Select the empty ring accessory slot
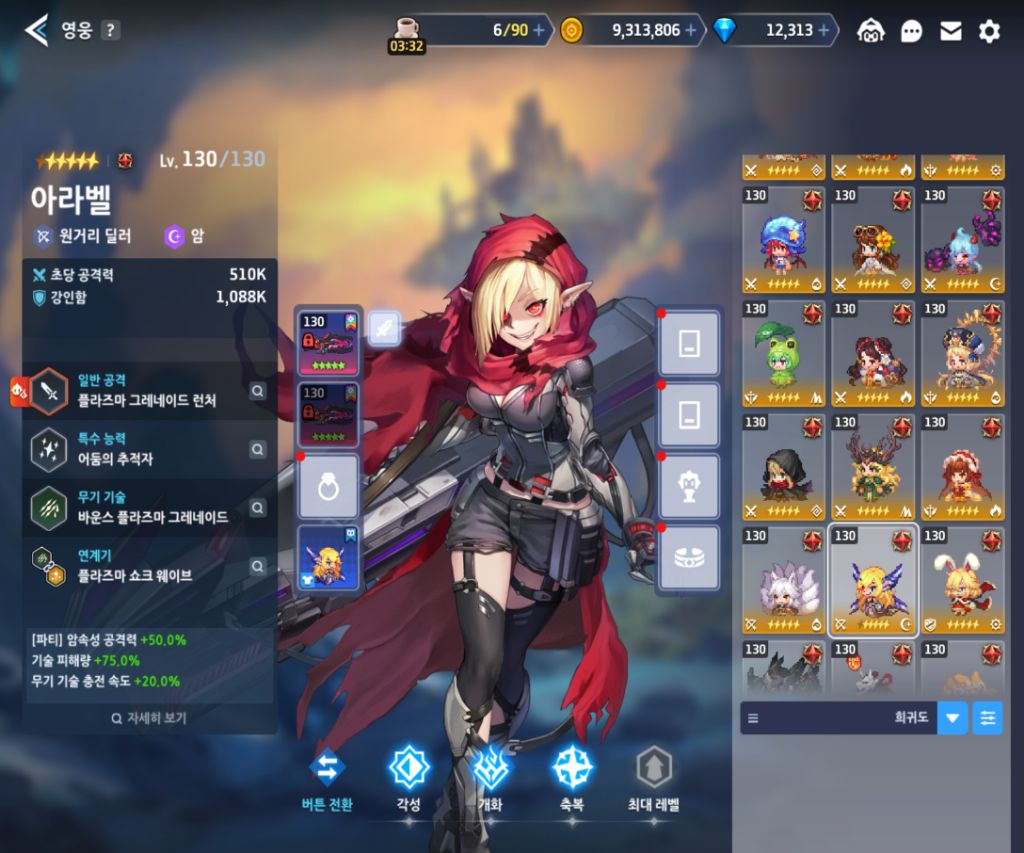The image size is (1024, 853). point(328,484)
